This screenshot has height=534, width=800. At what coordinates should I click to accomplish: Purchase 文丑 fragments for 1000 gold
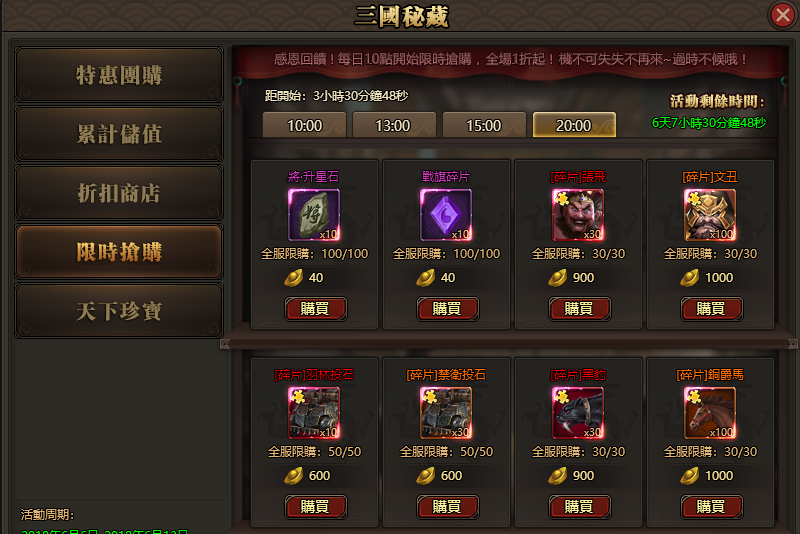pyautogui.click(x=711, y=308)
